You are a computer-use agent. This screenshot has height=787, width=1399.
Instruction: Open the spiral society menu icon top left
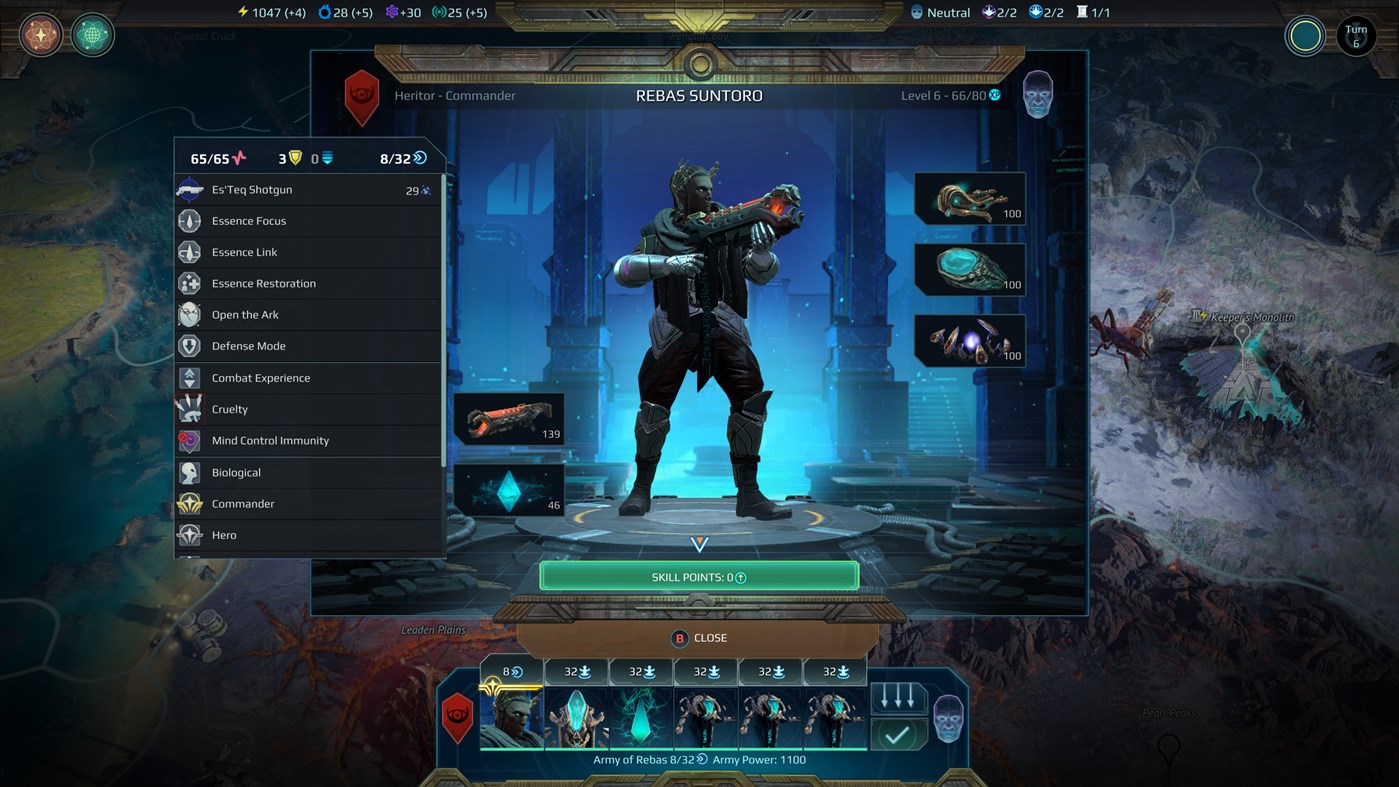point(40,35)
